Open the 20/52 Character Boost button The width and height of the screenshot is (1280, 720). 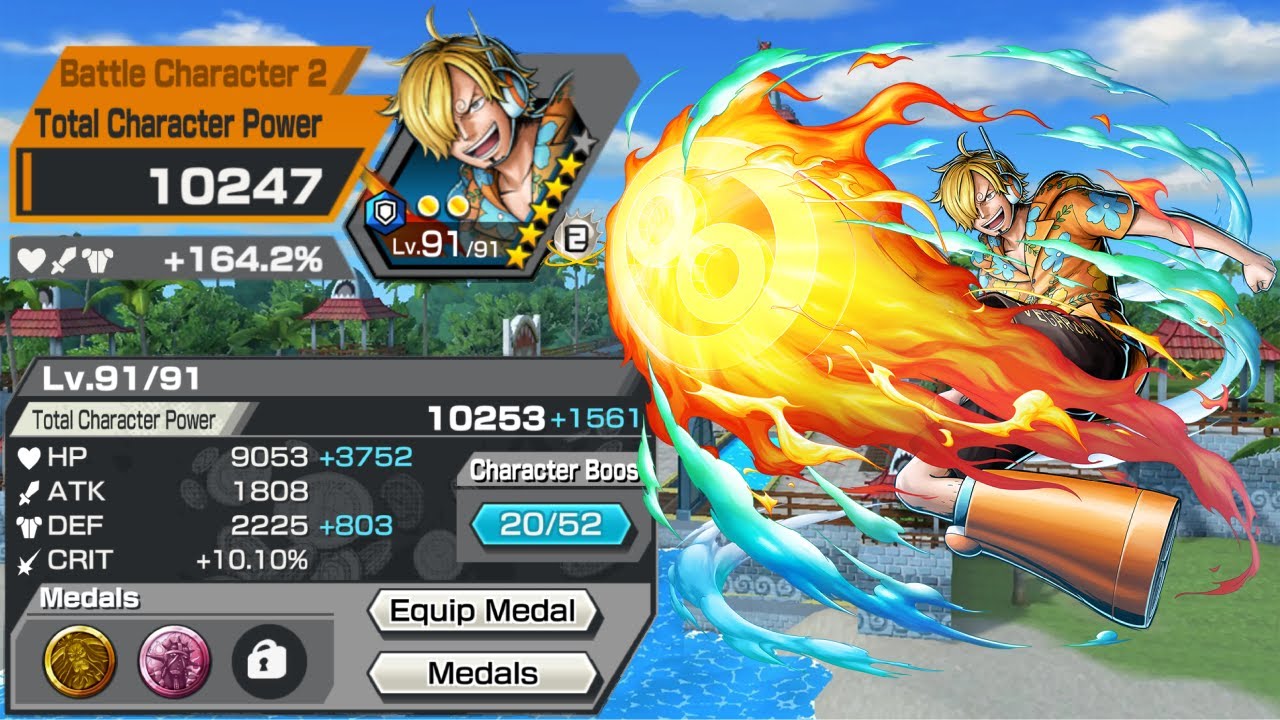click(x=552, y=524)
